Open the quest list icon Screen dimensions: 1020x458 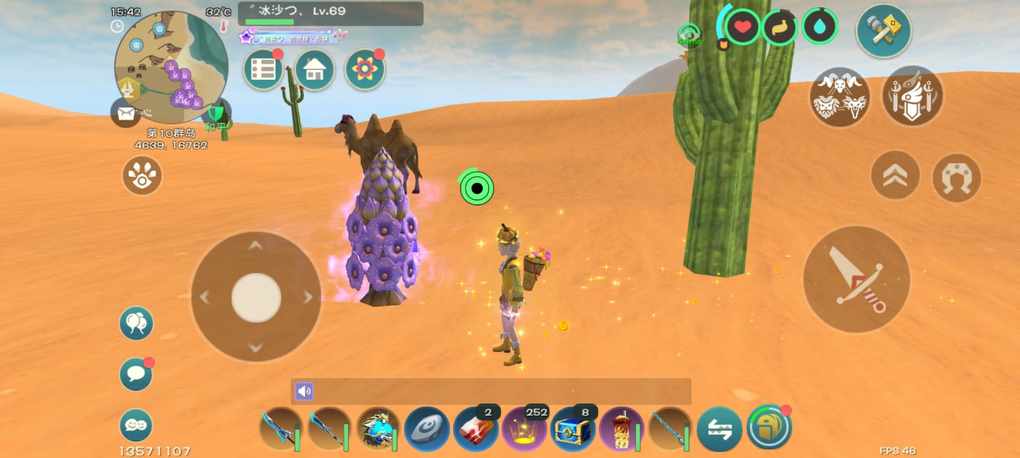pos(264,69)
